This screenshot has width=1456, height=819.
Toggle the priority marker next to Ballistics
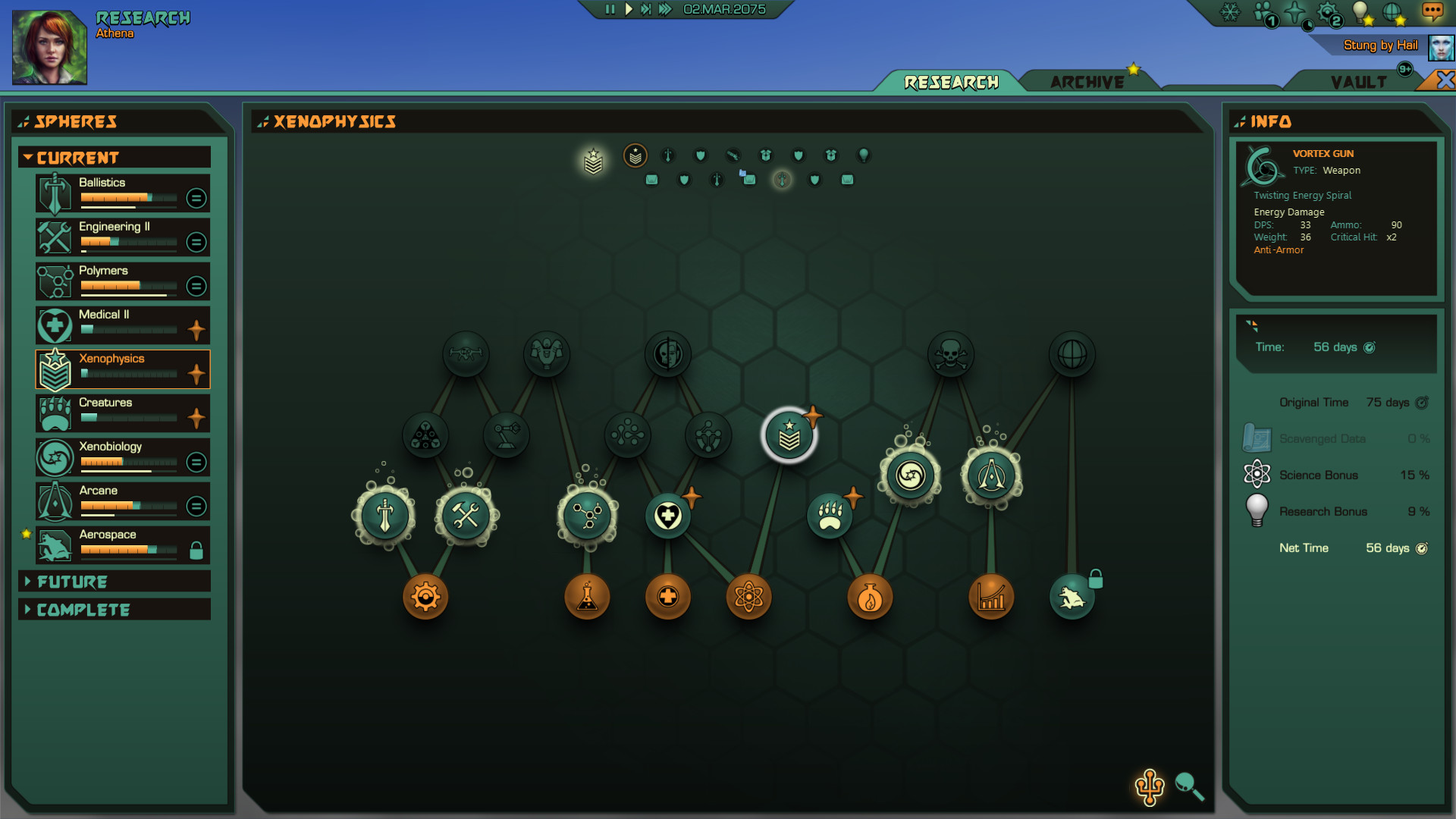[196, 198]
